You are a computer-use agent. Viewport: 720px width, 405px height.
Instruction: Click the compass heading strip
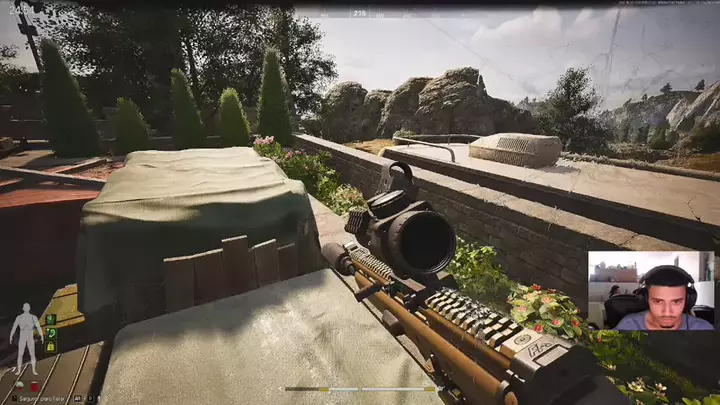(360, 13)
